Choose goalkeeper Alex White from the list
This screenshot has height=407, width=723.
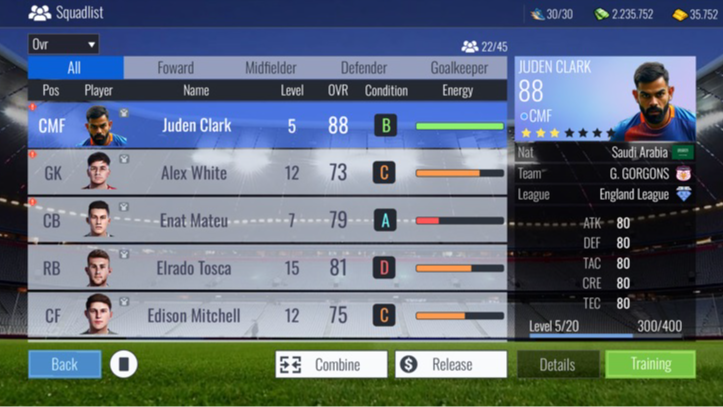pyautogui.click(x=268, y=173)
